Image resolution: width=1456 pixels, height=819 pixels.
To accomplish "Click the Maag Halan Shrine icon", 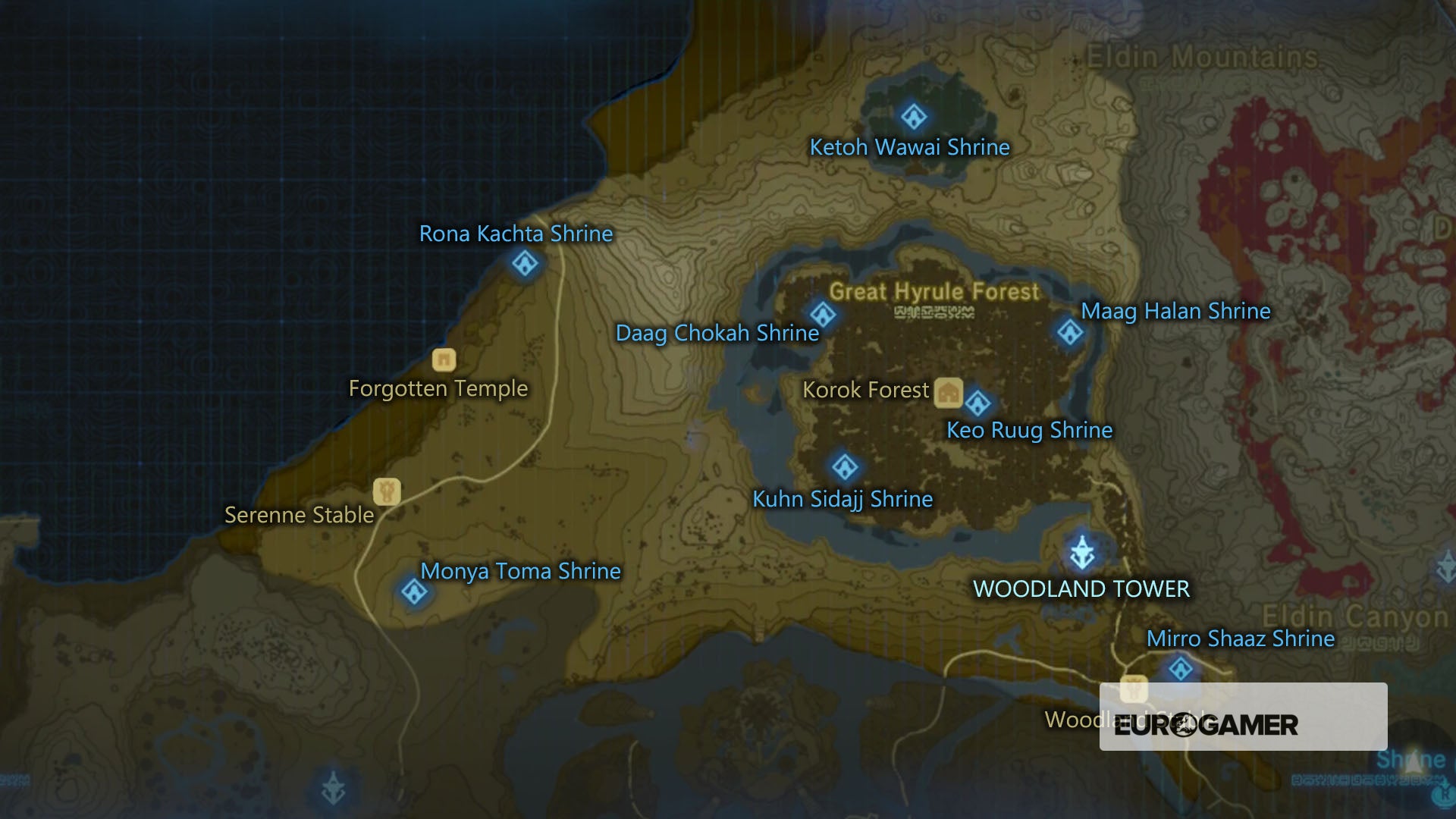I will (1070, 331).
